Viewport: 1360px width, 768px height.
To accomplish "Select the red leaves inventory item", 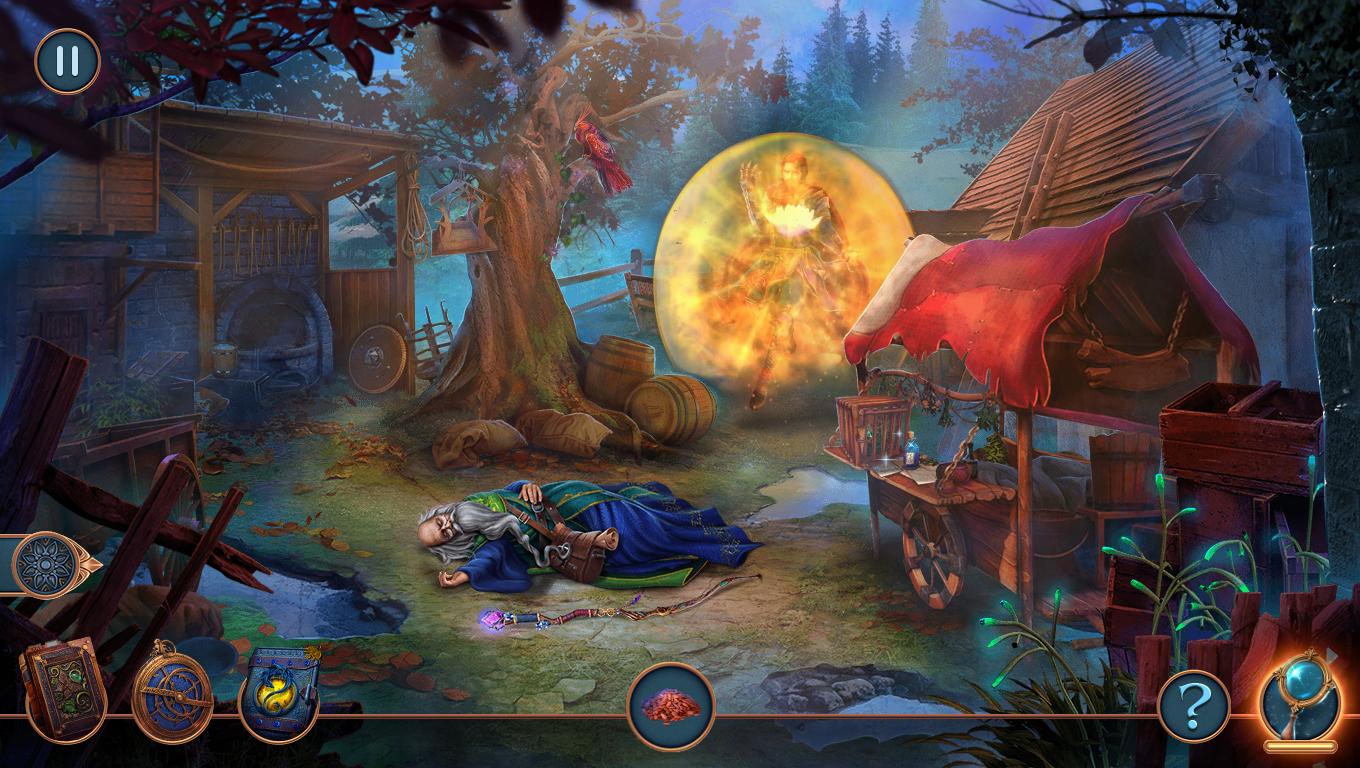I will (x=670, y=707).
